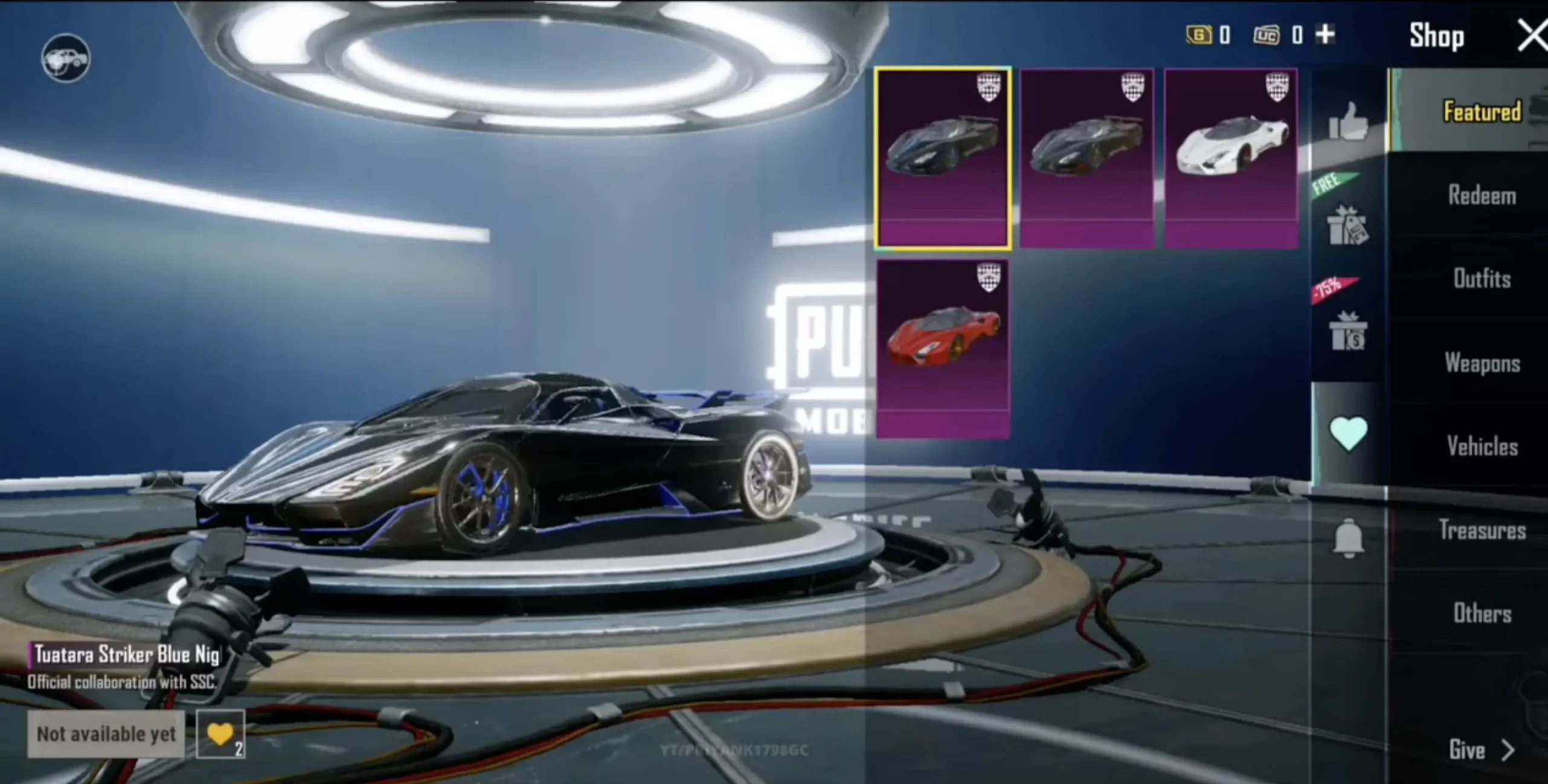Add UC with the plus button
This screenshot has width=1548, height=784.
click(x=1325, y=34)
